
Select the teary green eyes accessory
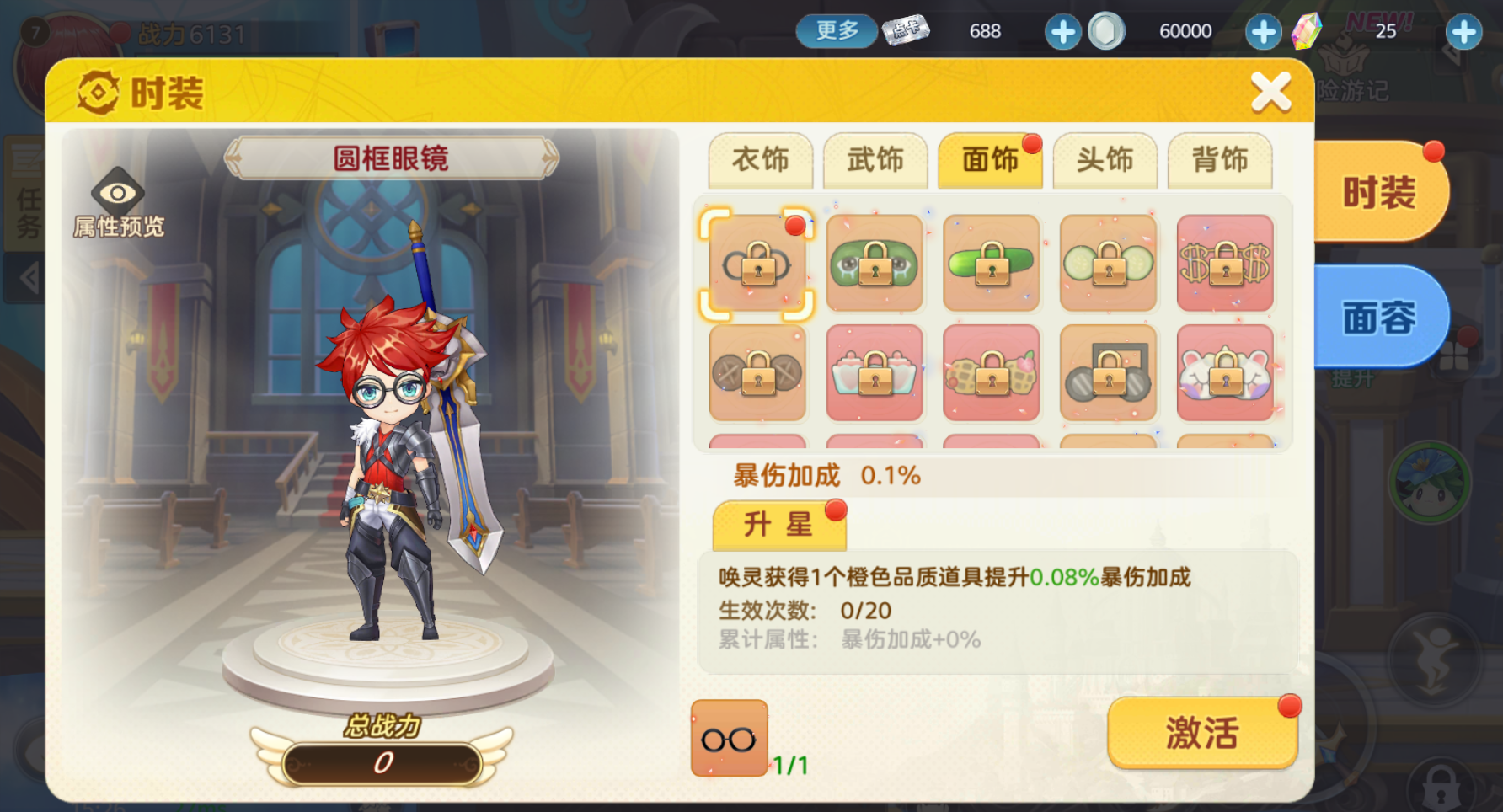(874, 264)
